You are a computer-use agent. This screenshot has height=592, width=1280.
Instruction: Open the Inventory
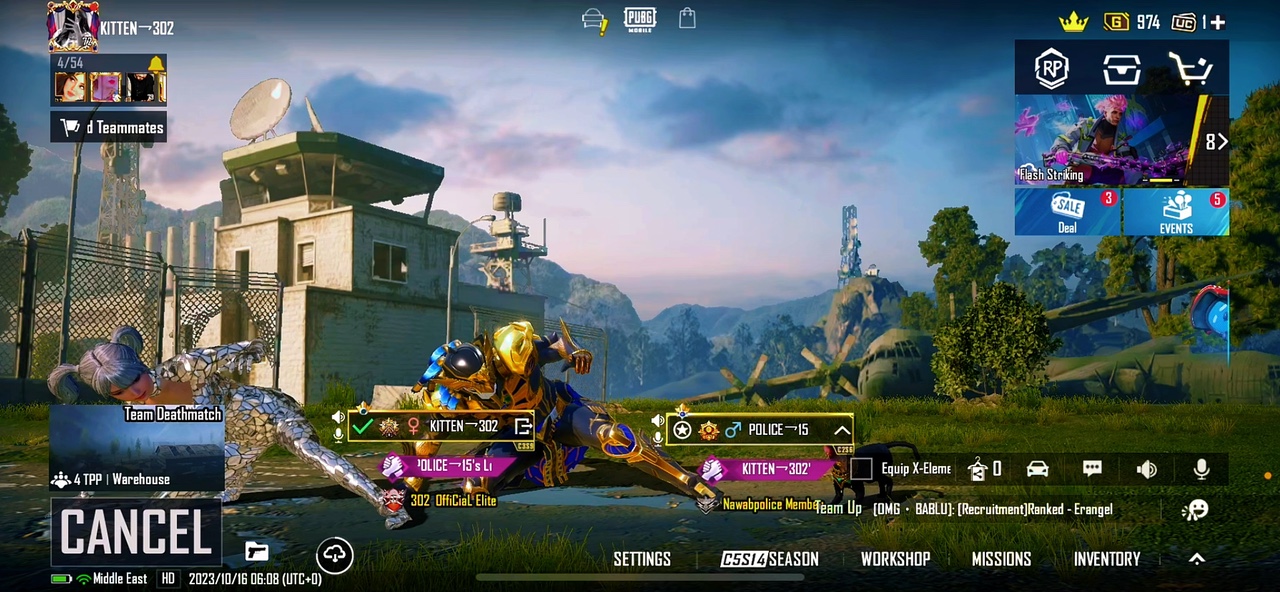(x=1106, y=559)
